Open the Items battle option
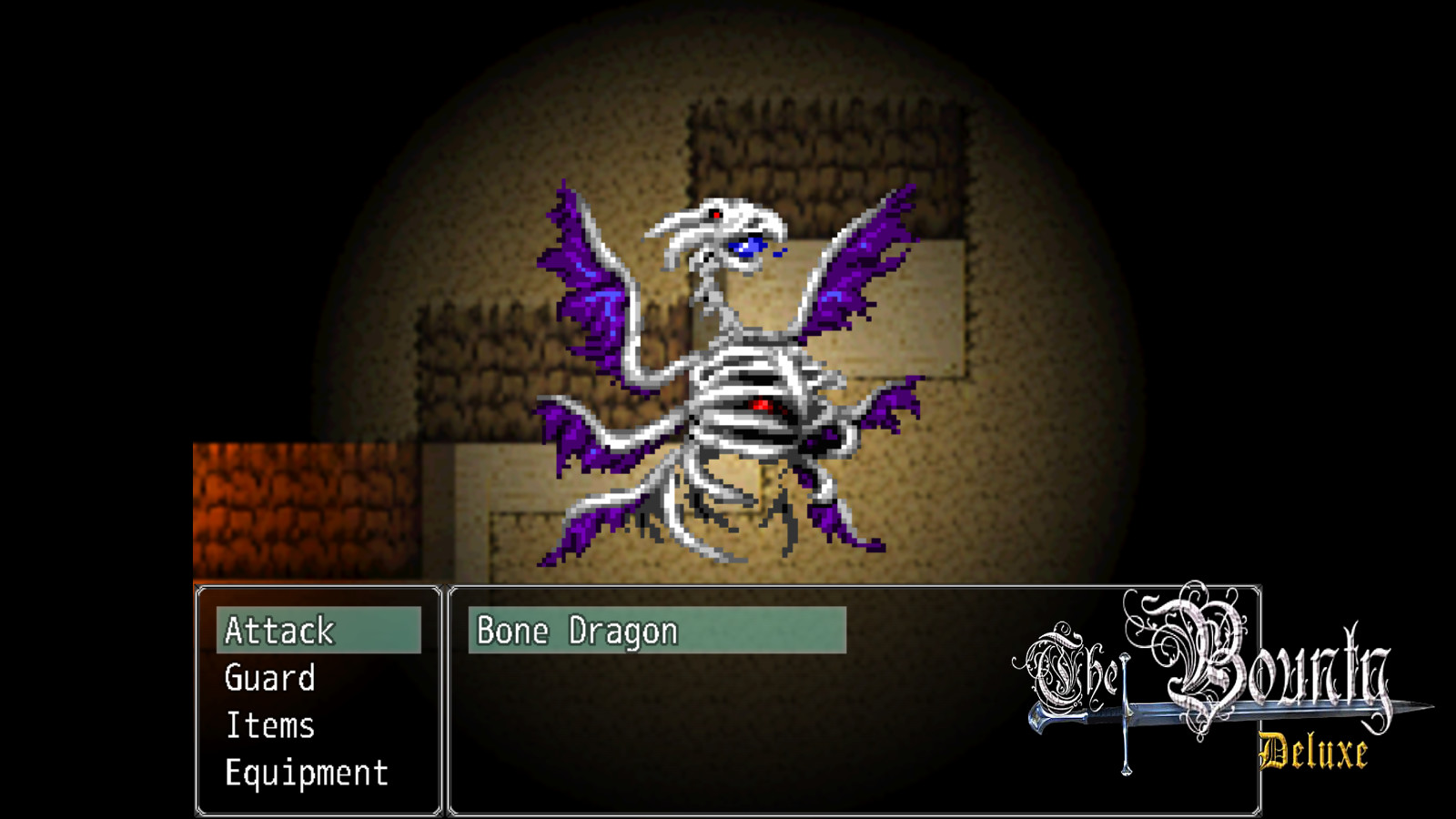The image size is (1456, 819). [x=268, y=726]
